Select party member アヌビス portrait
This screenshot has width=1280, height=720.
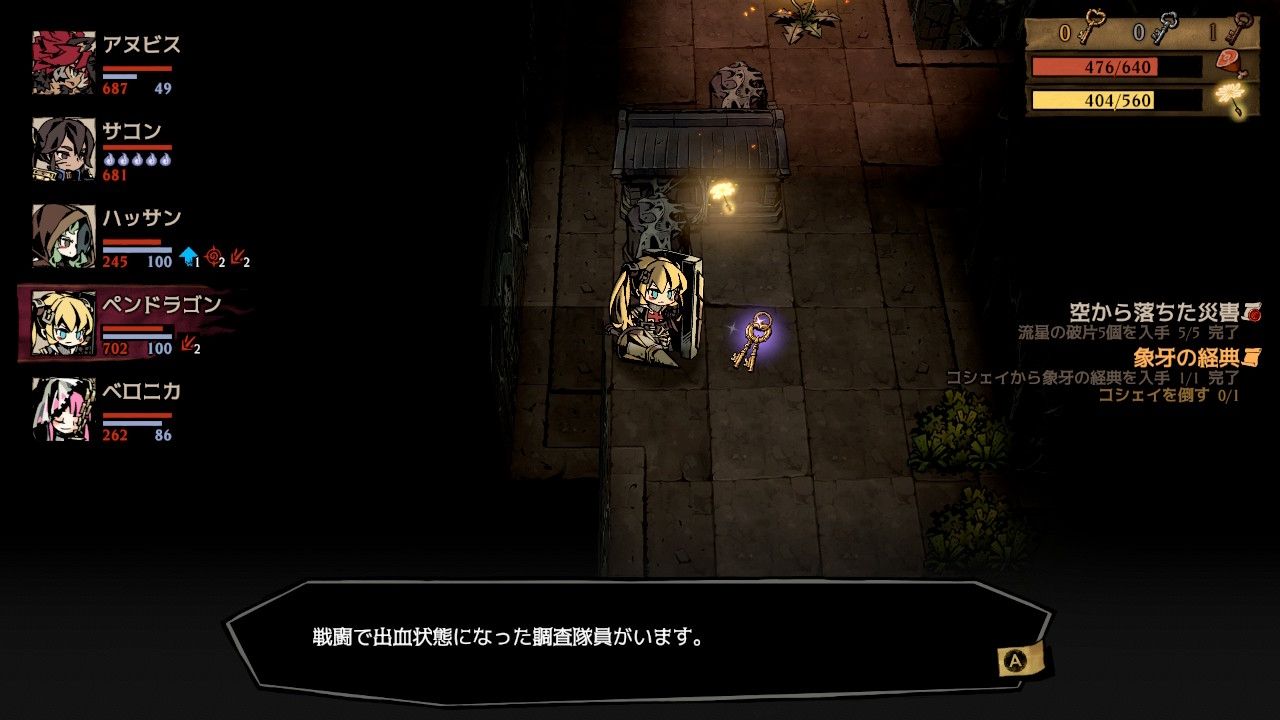click(64, 63)
